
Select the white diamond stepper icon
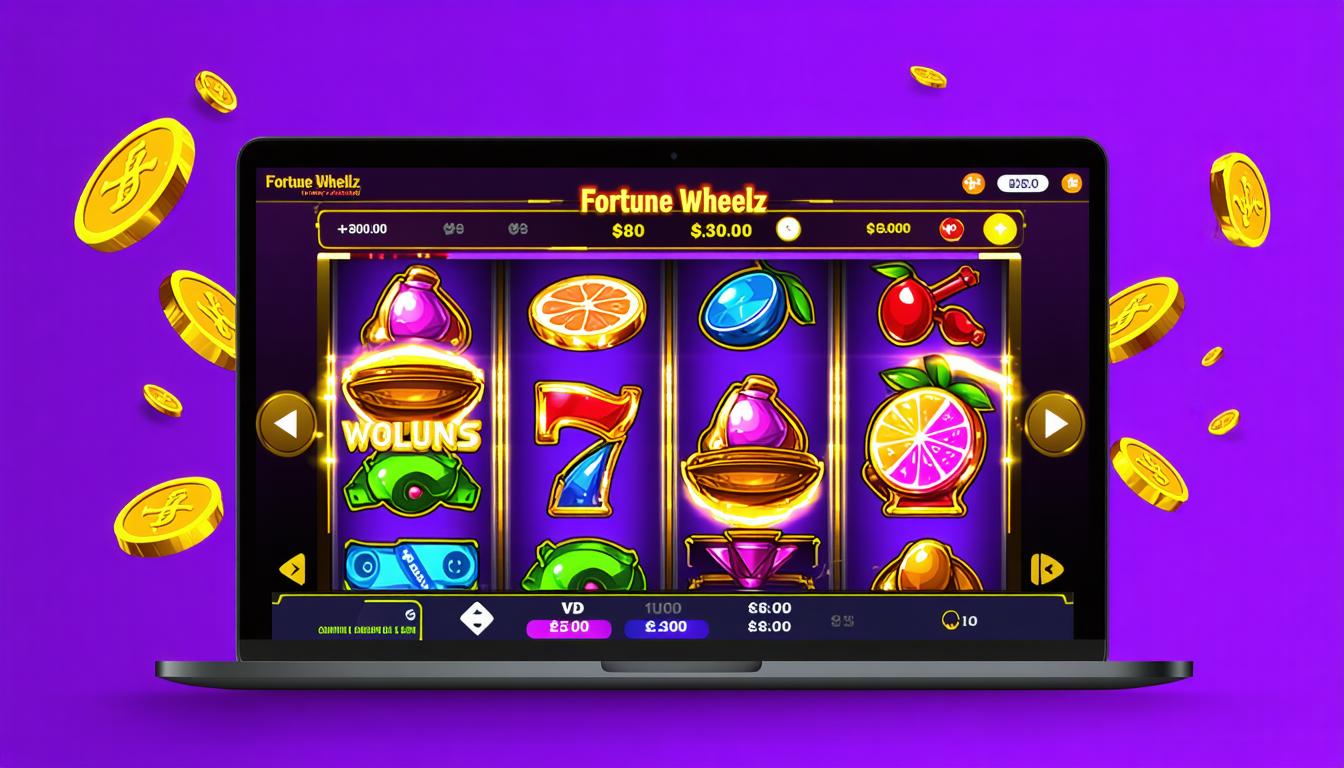(476, 619)
